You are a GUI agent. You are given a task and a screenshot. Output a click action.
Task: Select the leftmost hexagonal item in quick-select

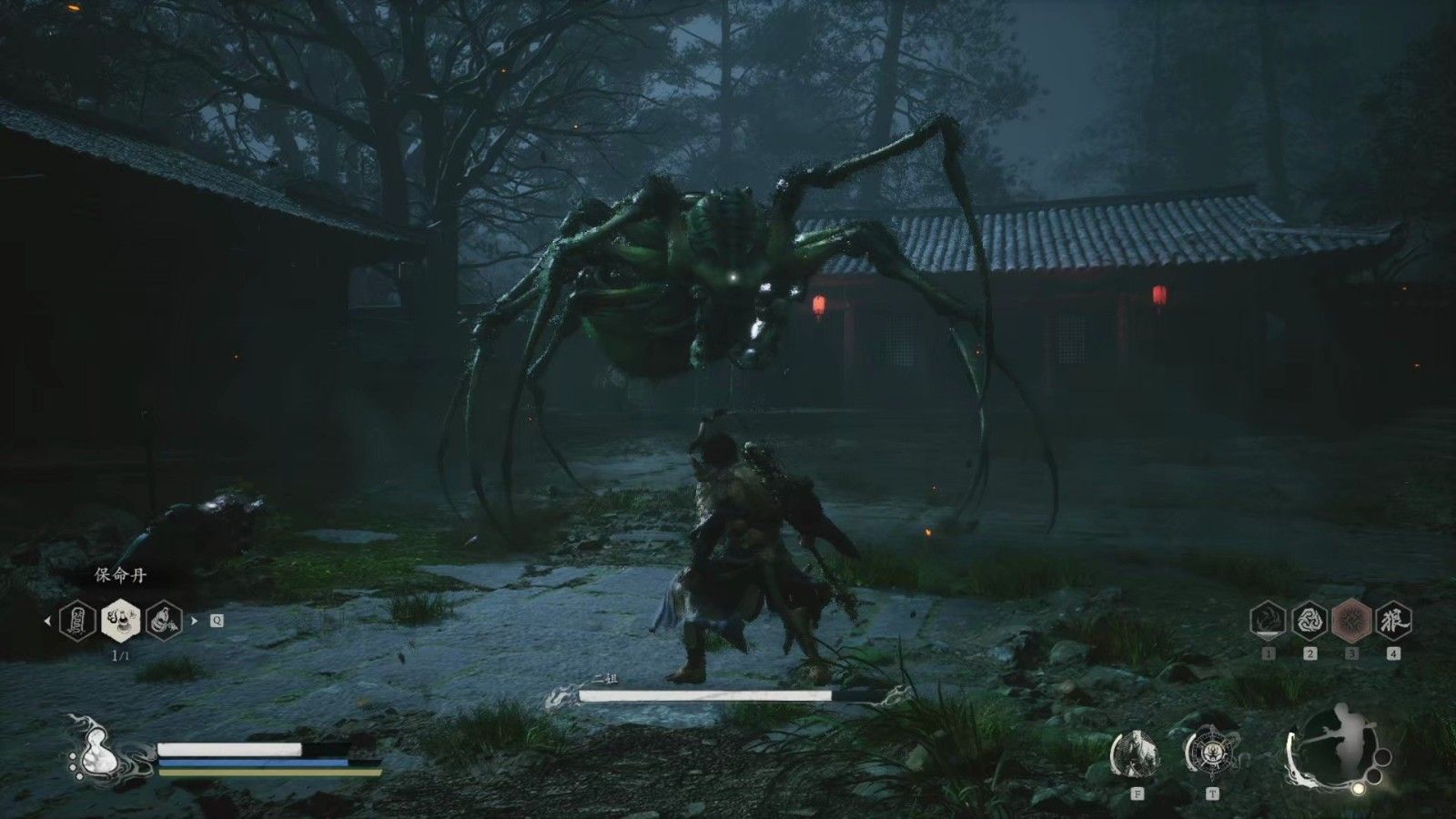coord(77,622)
